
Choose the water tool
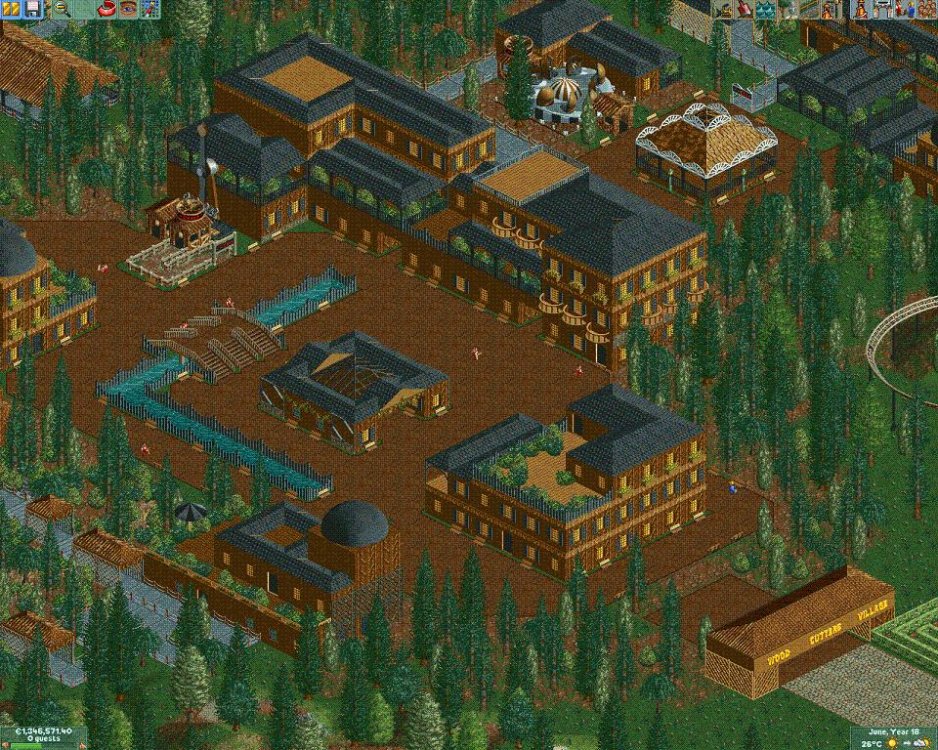(x=766, y=9)
